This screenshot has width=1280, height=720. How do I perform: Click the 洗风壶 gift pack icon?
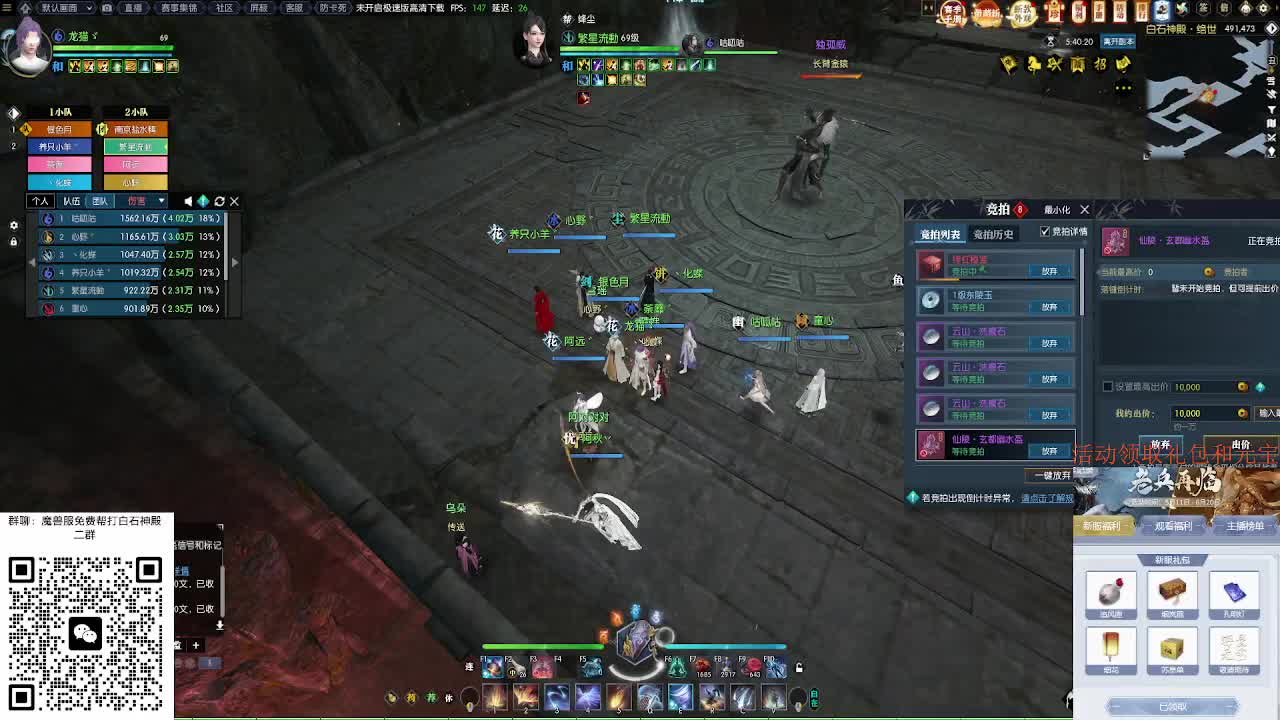click(1112, 594)
